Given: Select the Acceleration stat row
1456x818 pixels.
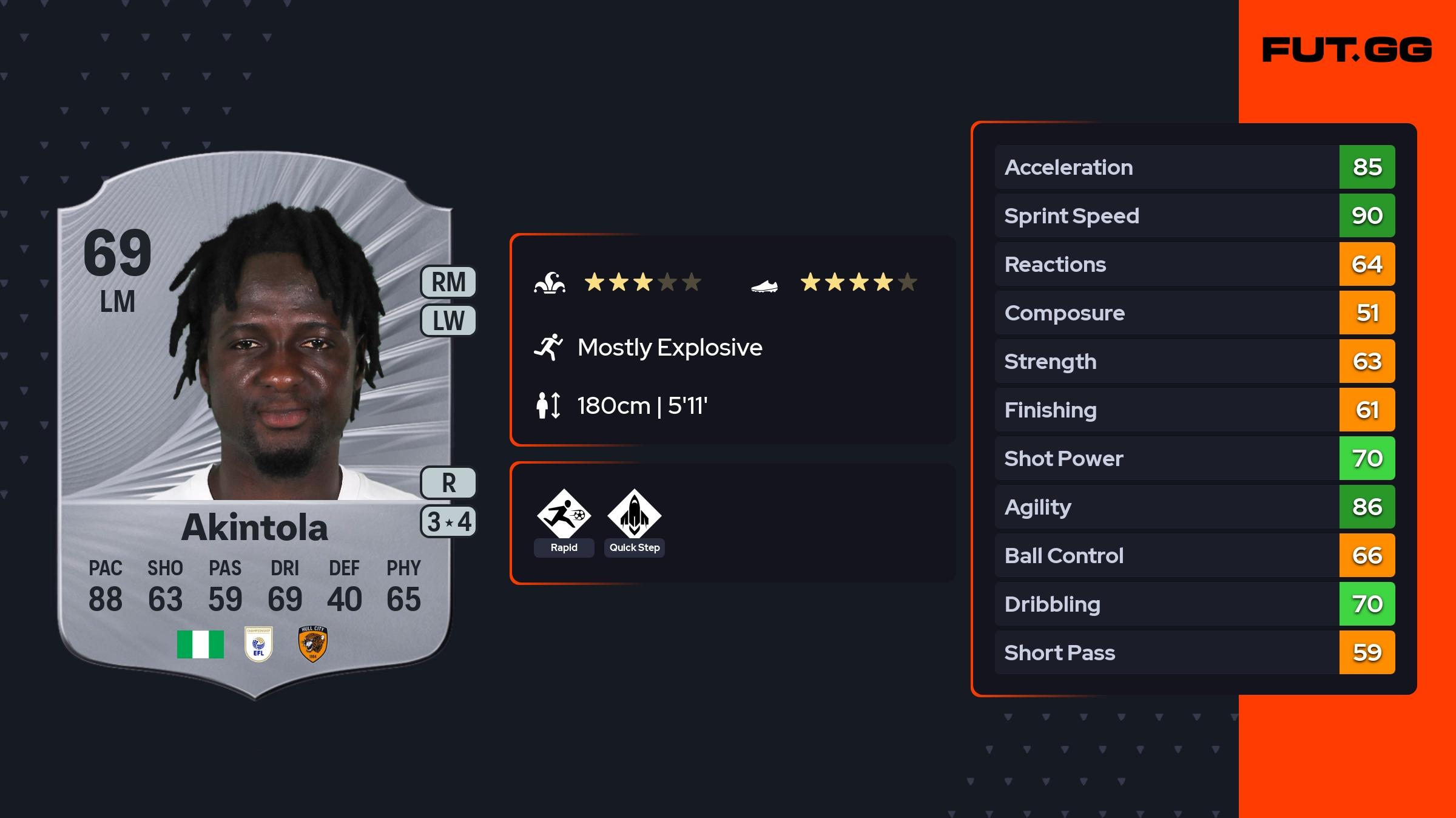Looking at the screenshot, I should pyautogui.click(x=1194, y=167).
